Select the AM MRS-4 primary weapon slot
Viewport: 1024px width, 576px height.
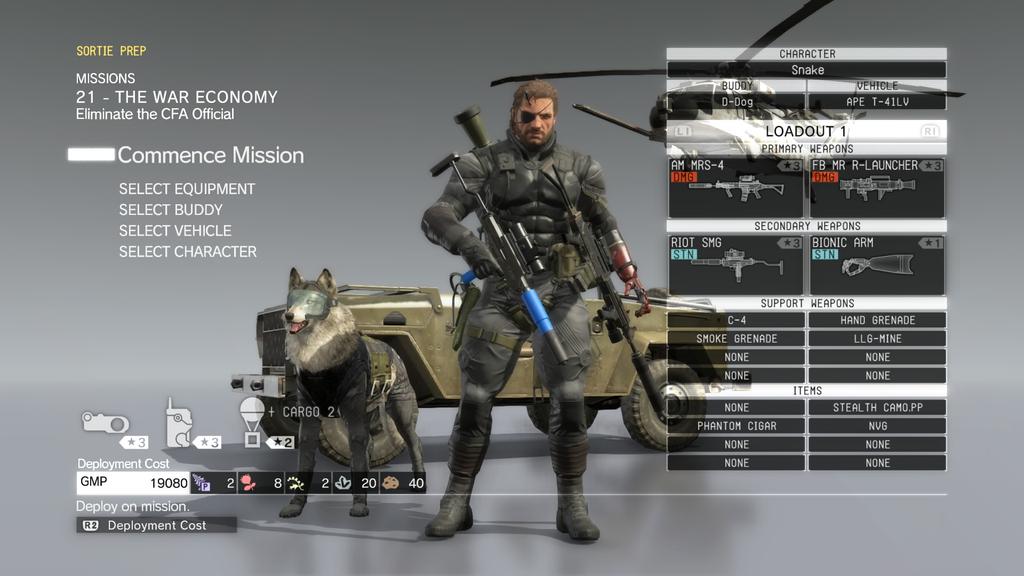click(x=736, y=187)
